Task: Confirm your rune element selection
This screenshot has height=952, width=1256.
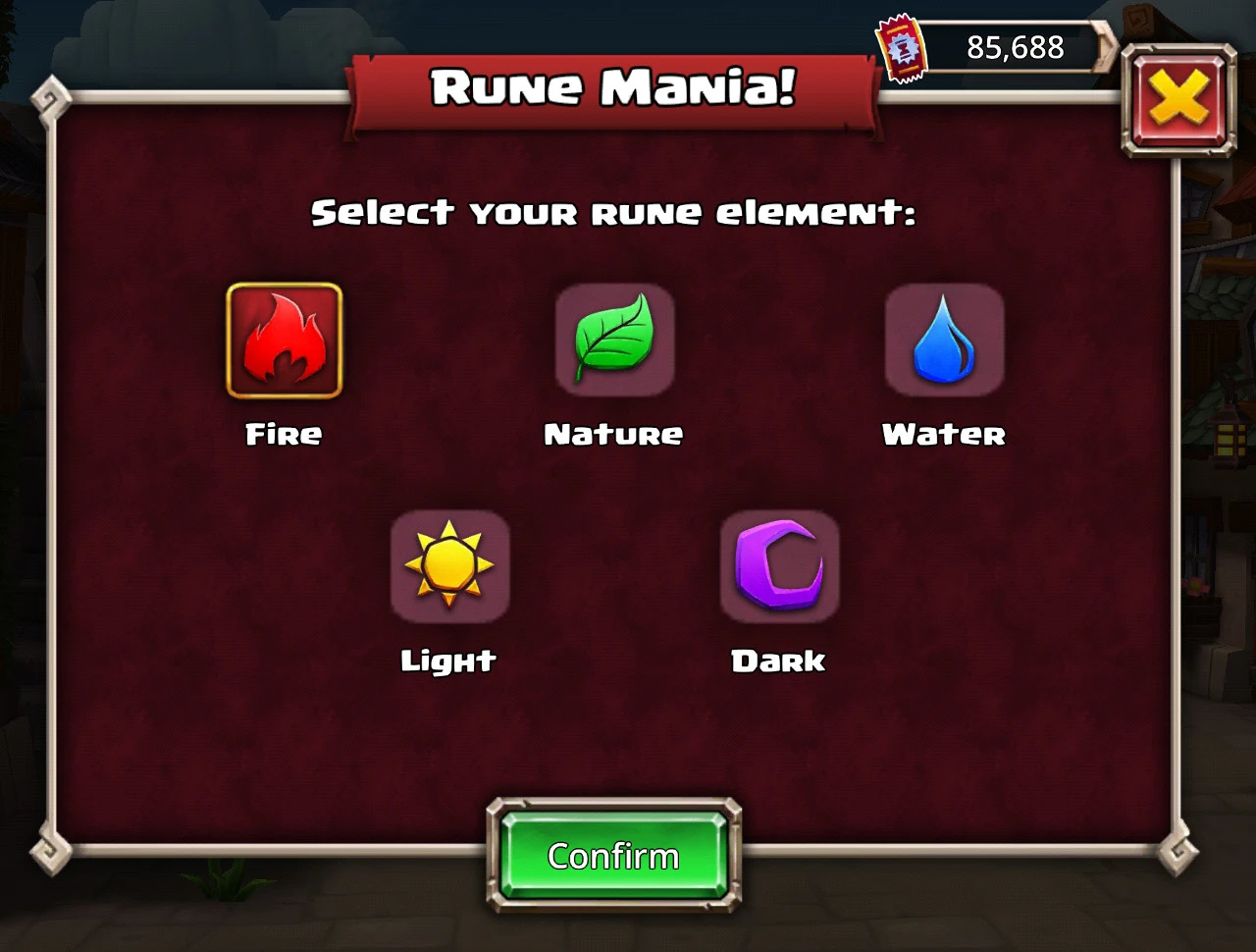Action: pyautogui.click(x=613, y=855)
